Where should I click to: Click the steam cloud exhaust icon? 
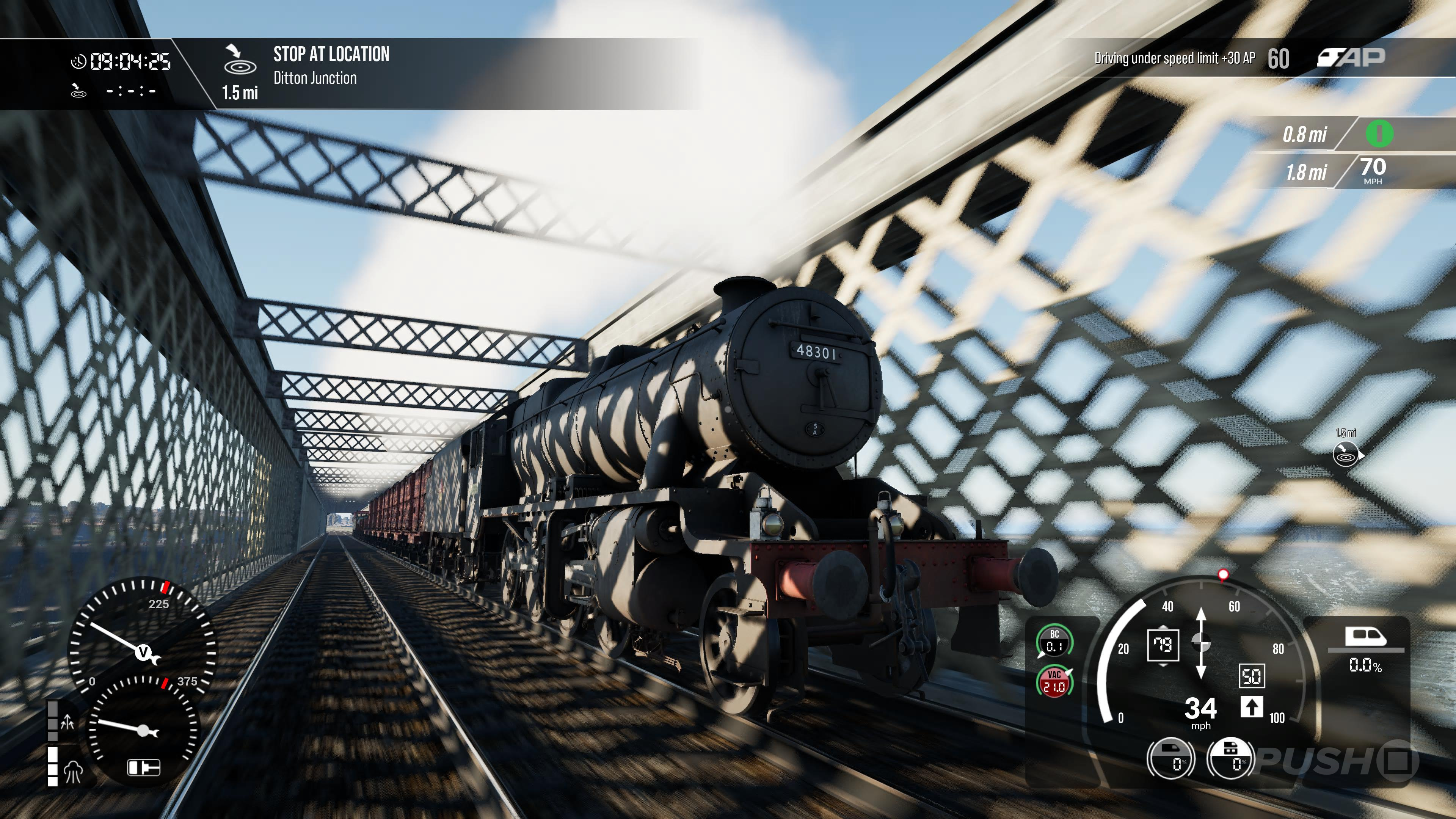point(74,771)
